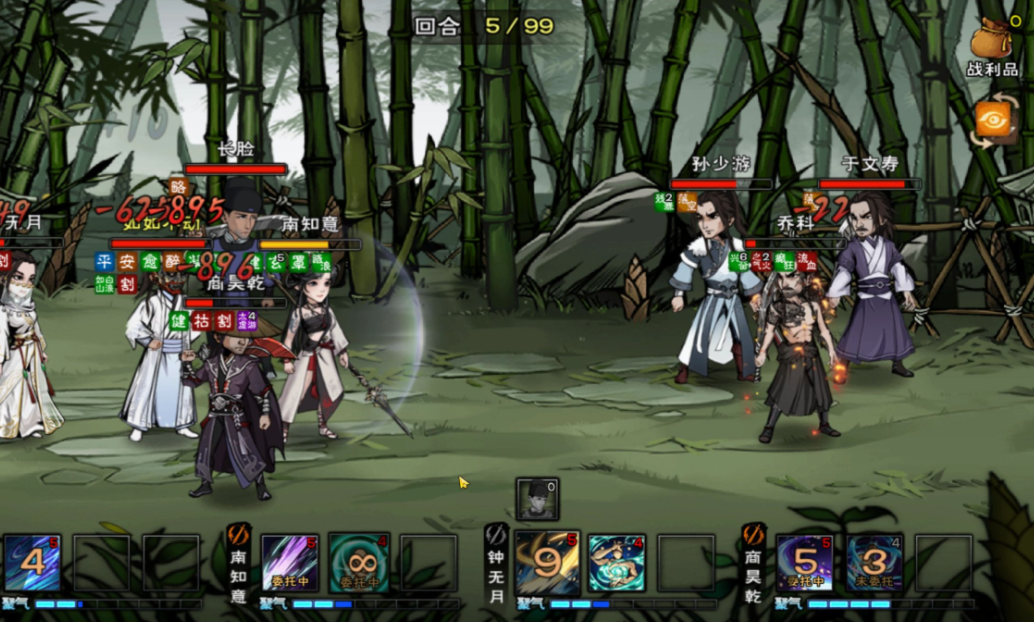Toggle auto icon above 钟无月's name

(x=496, y=534)
